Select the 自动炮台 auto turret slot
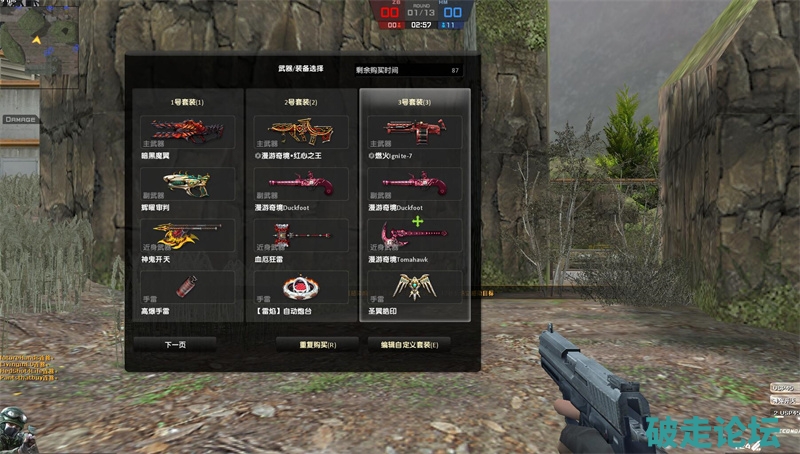 coord(301,286)
